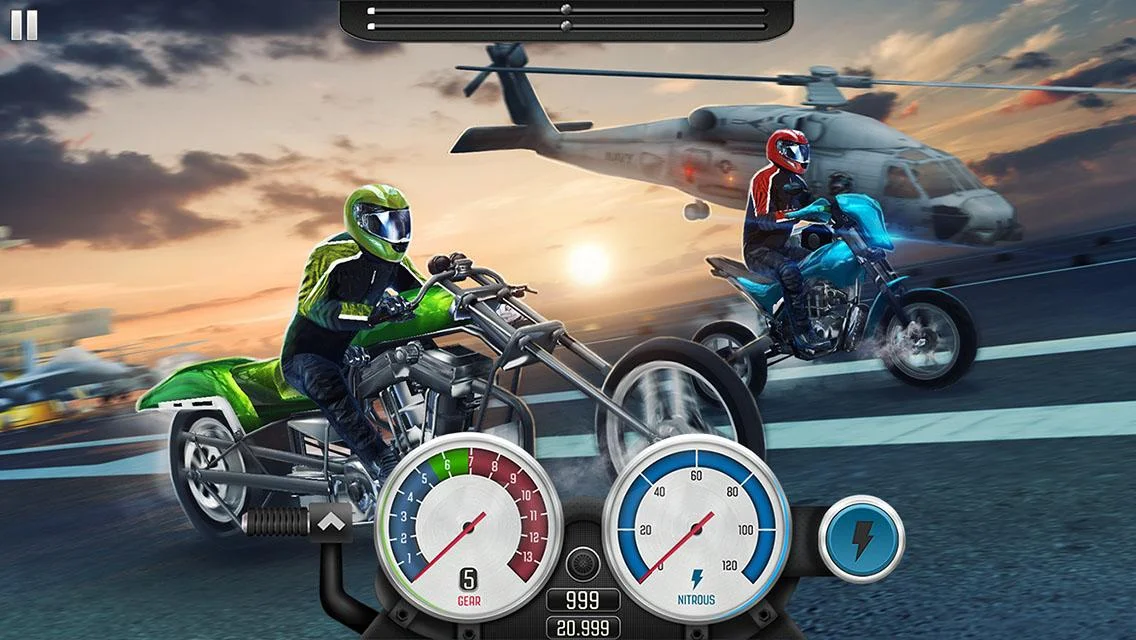Pause the race
The width and height of the screenshot is (1136, 640).
[x=24, y=25]
